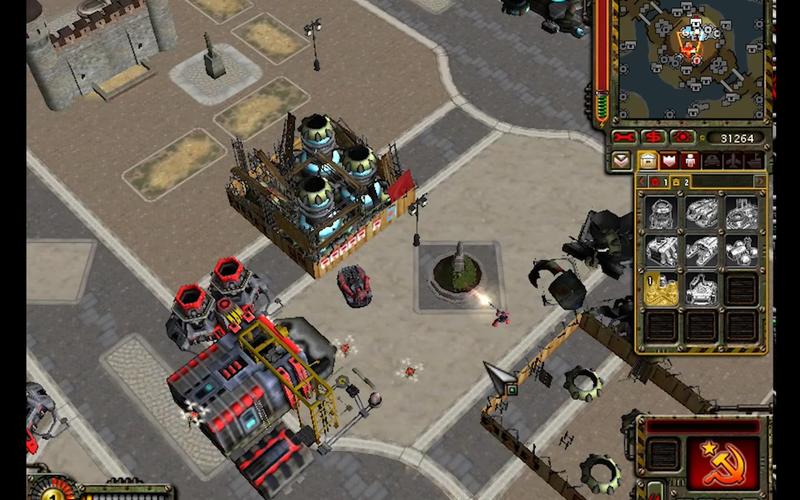Screen dimensions: 800x500
Task: Switch to the shield defenses tab
Action: click(669, 160)
